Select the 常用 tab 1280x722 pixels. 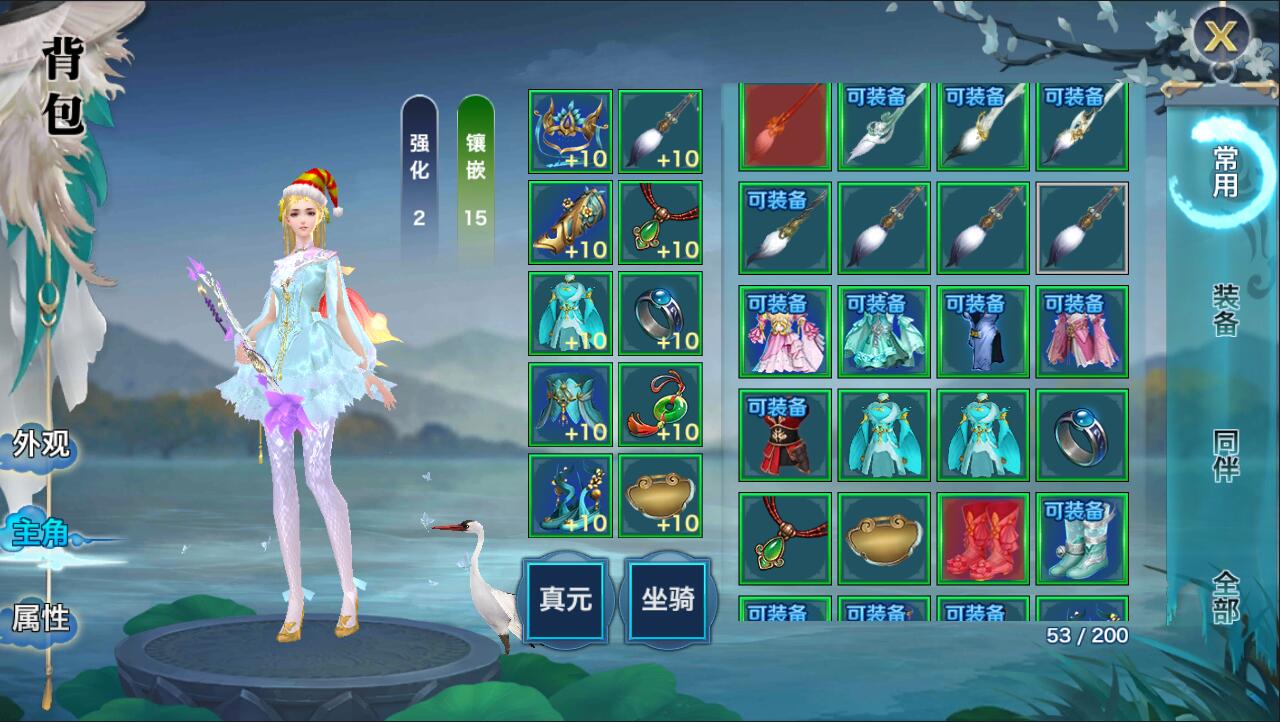(1225, 170)
